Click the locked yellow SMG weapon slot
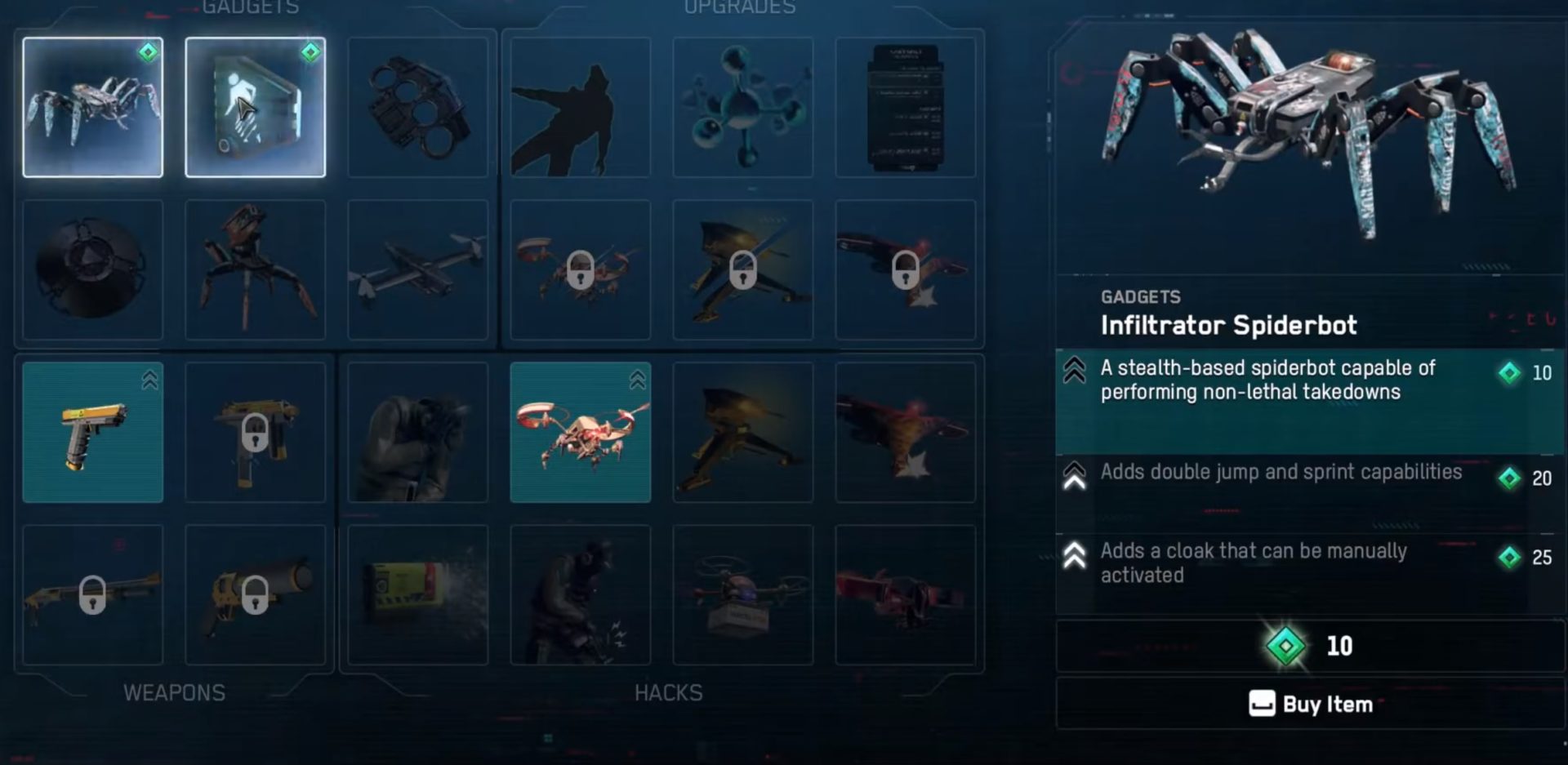 pyautogui.click(x=256, y=433)
